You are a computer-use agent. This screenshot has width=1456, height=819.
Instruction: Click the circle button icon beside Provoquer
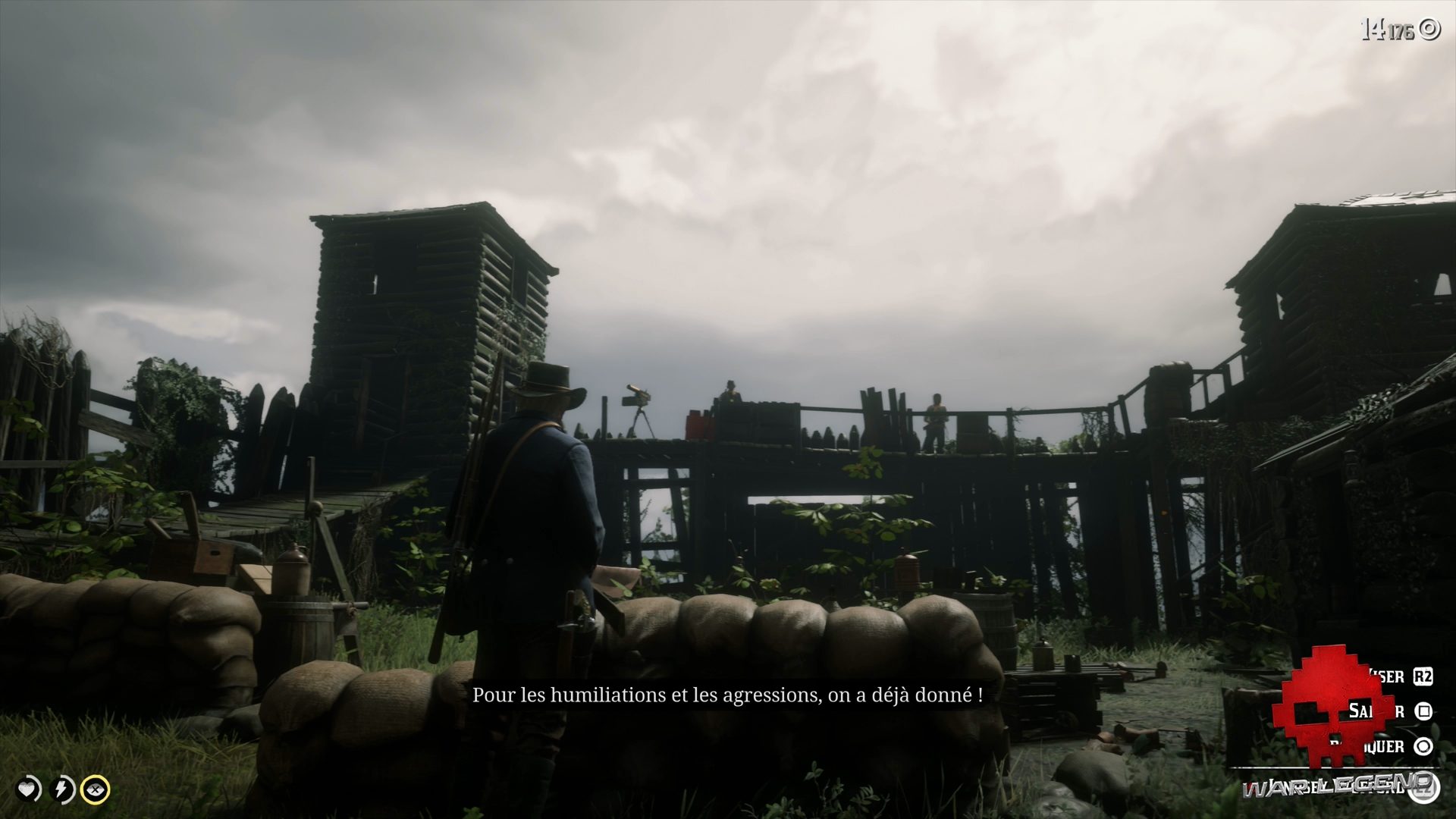1423,746
